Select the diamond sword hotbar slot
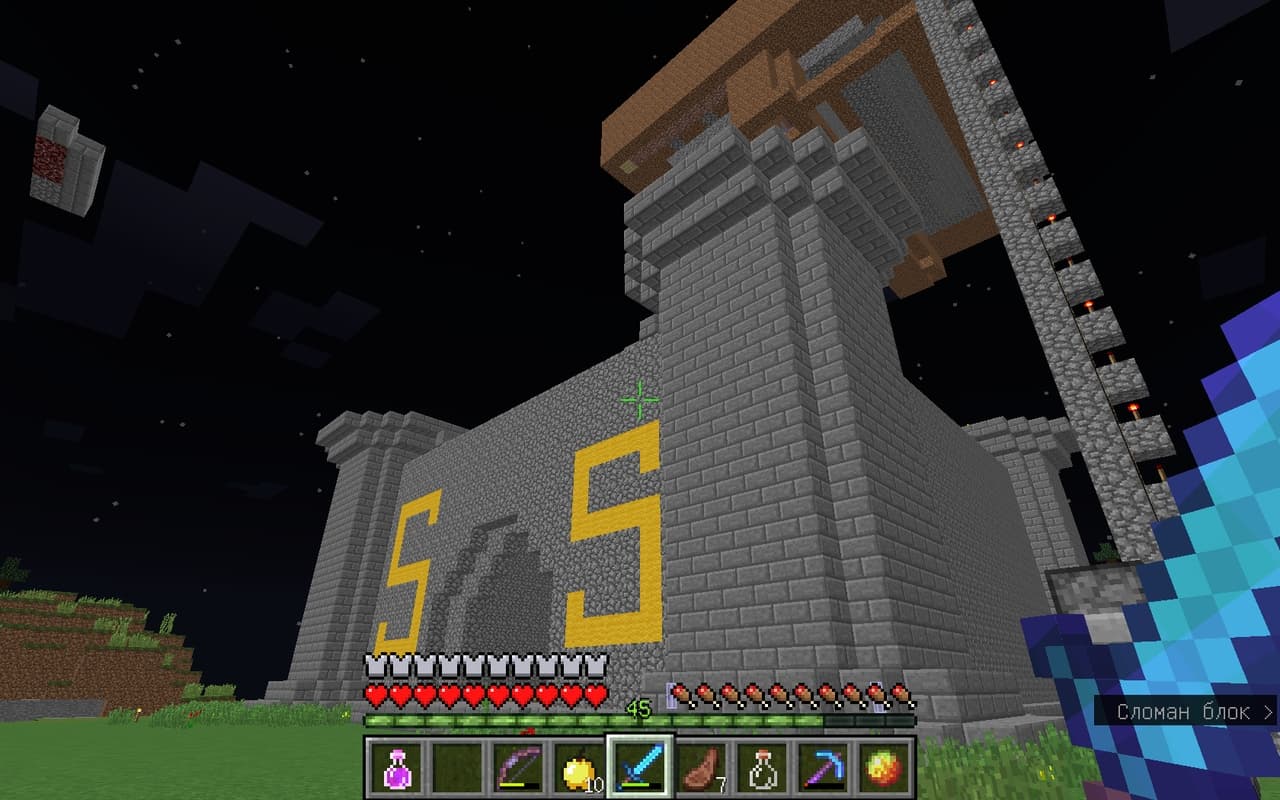 click(x=639, y=768)
